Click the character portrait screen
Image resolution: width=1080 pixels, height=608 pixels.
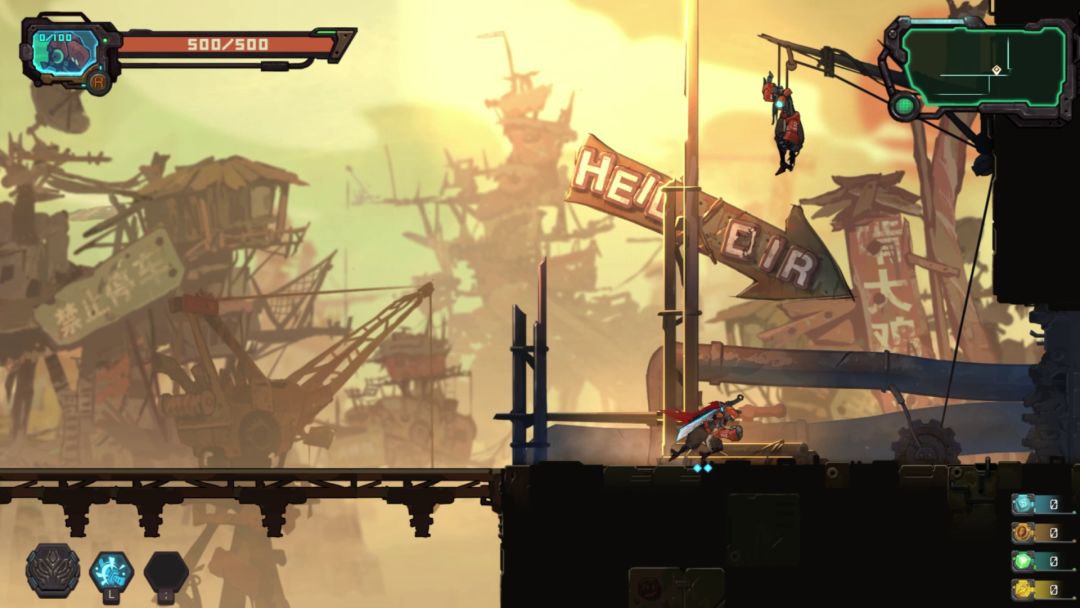[x=66, y=52]
